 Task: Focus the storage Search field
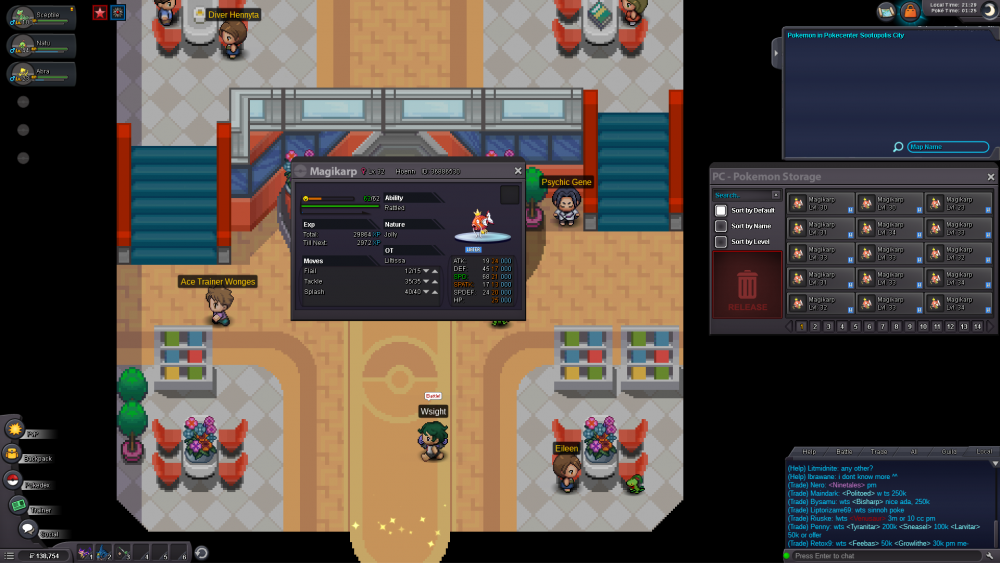click(740, 195)
